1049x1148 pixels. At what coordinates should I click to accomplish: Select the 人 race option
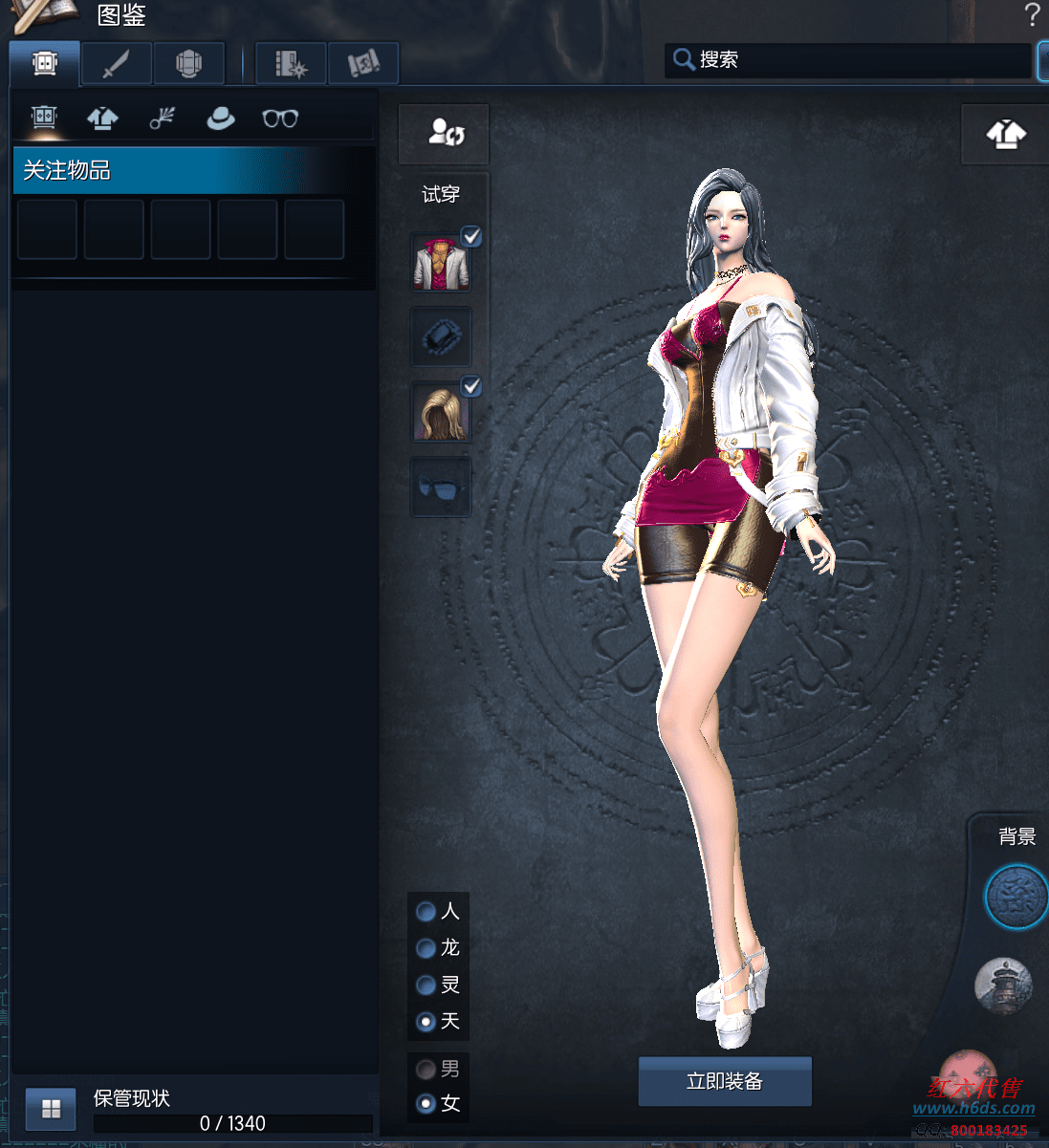point(426,912)
